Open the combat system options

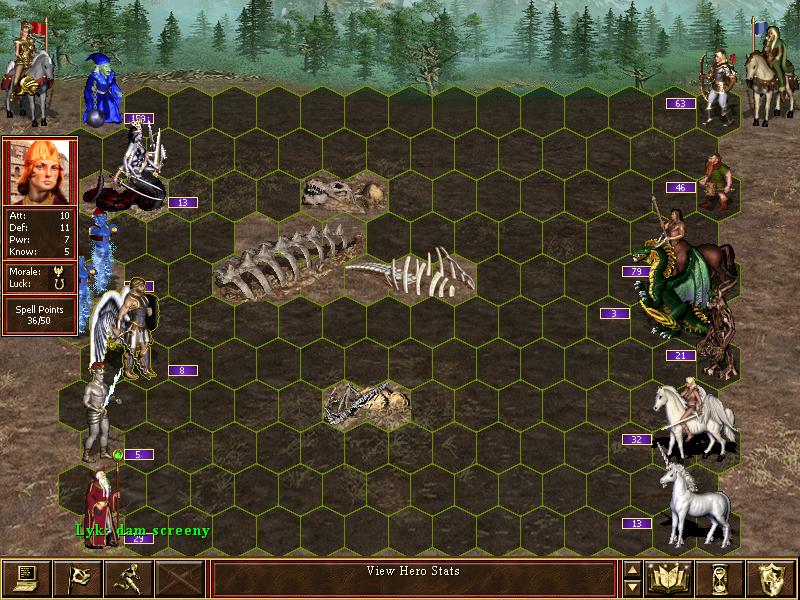point(26,577)
